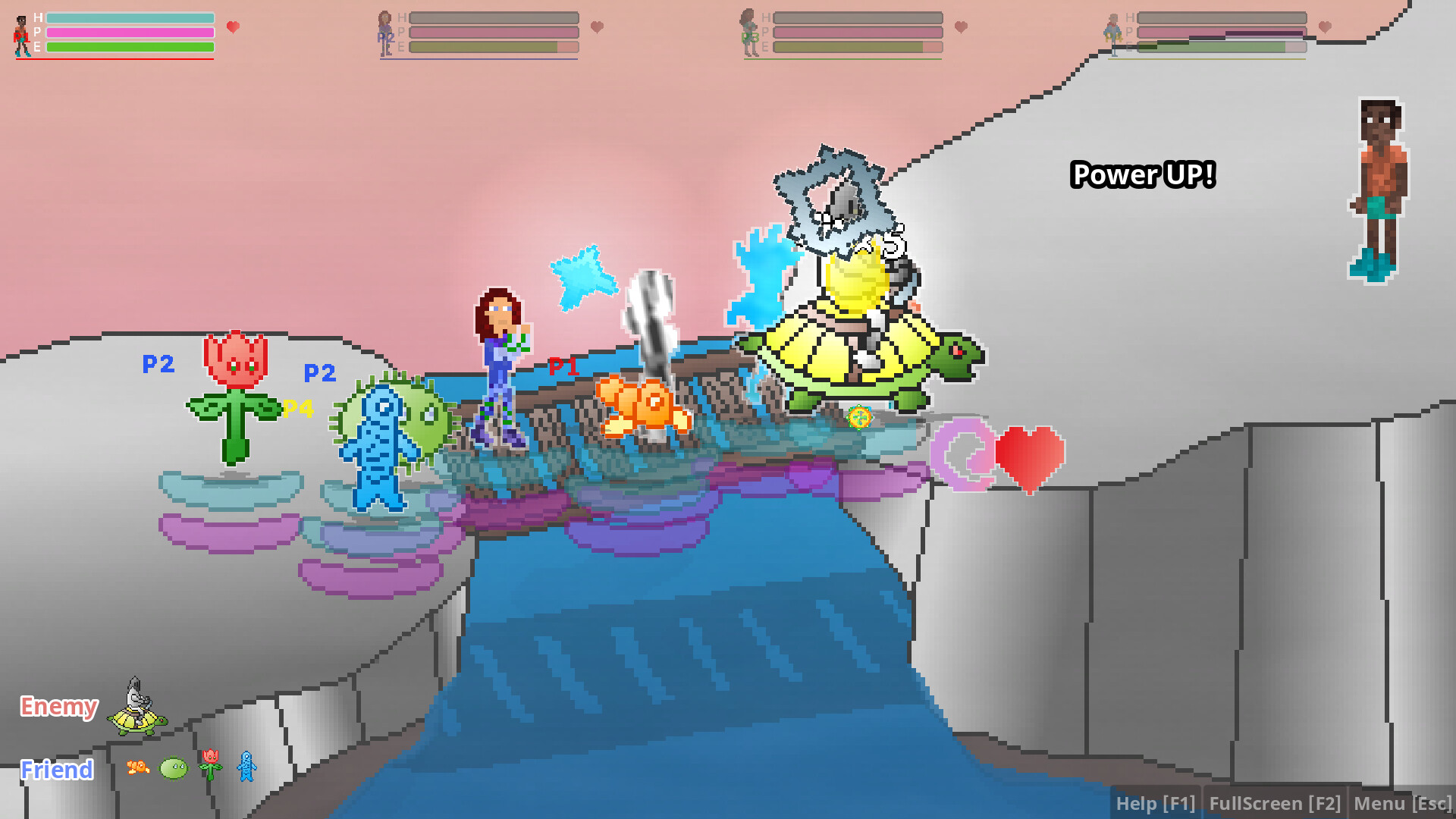Click the Enemy legend text
This screenshot has width=1456, height=819.
(x=58, y=707)
